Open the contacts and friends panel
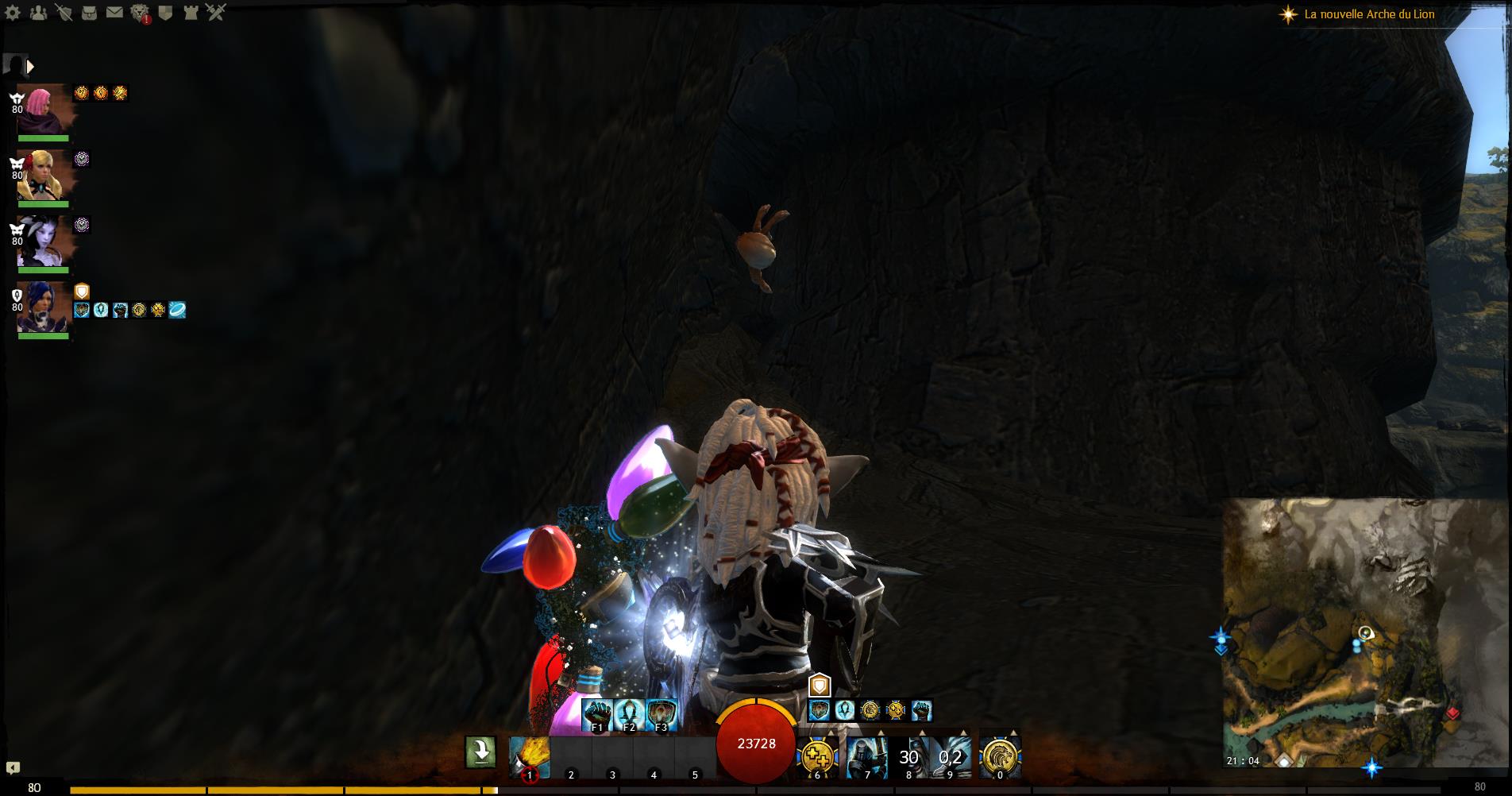 coord(38,13)
